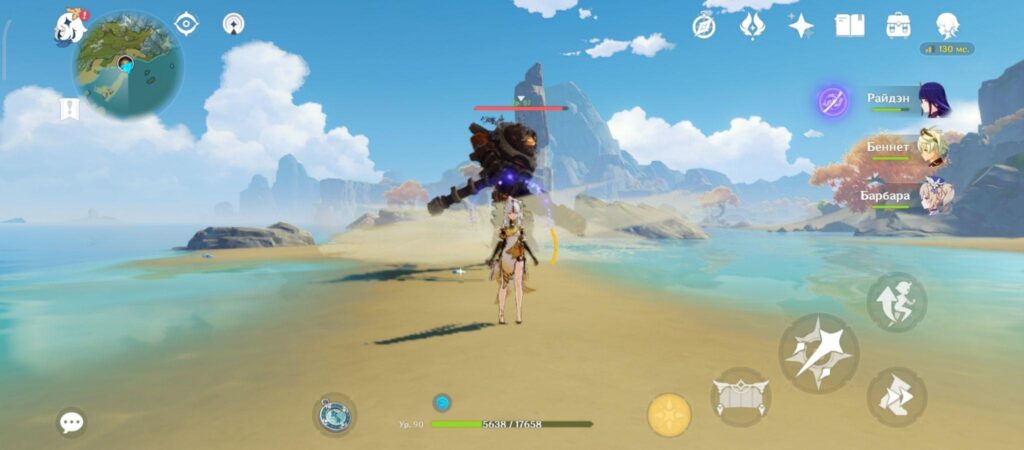This screenshot has width=1024, height=450.
Task: Open the adventurer handbook book icon
Action: tap(849, 26)
